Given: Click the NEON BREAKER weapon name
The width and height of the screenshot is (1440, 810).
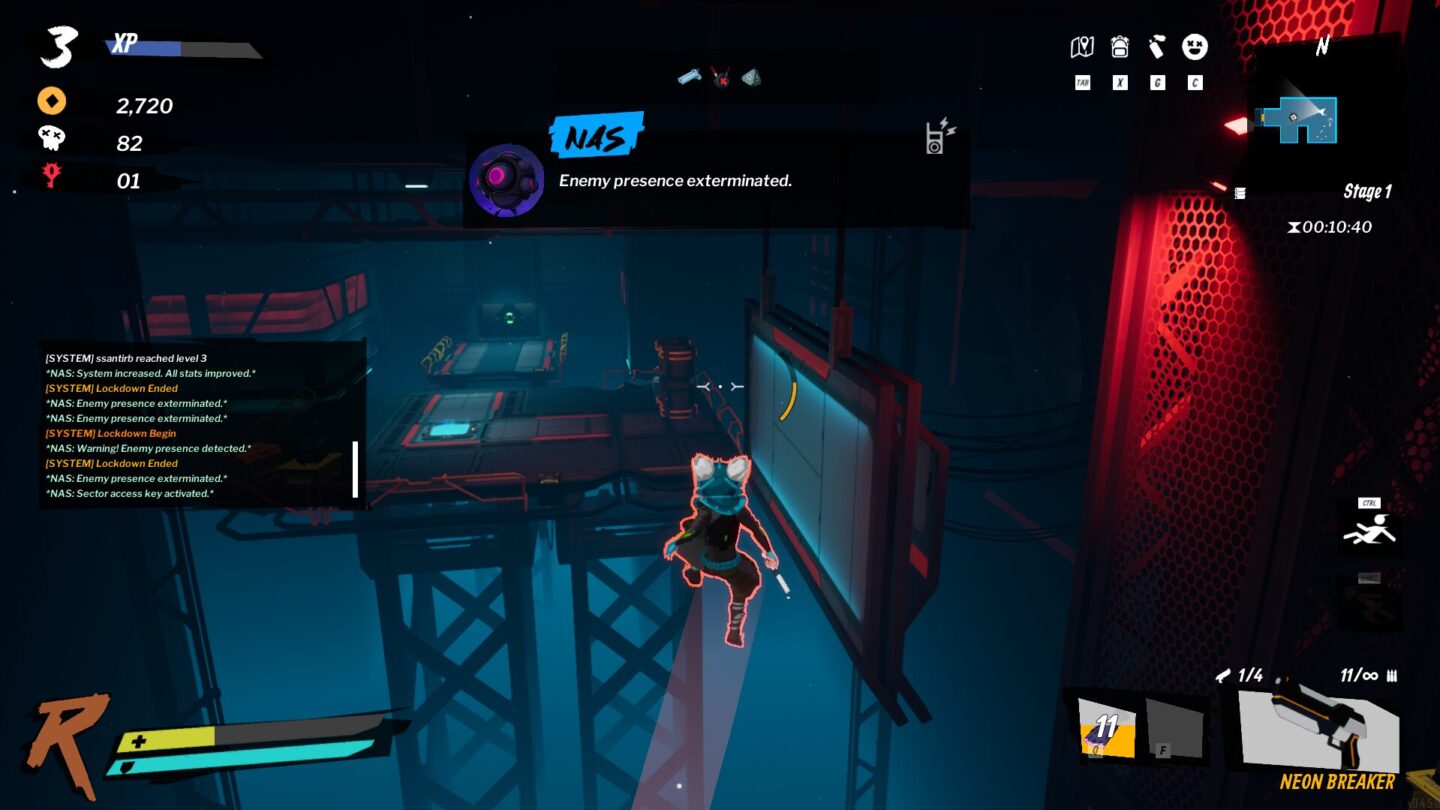Looking at the screenshot, I should pyautogui.click(x=1339, y=782).
